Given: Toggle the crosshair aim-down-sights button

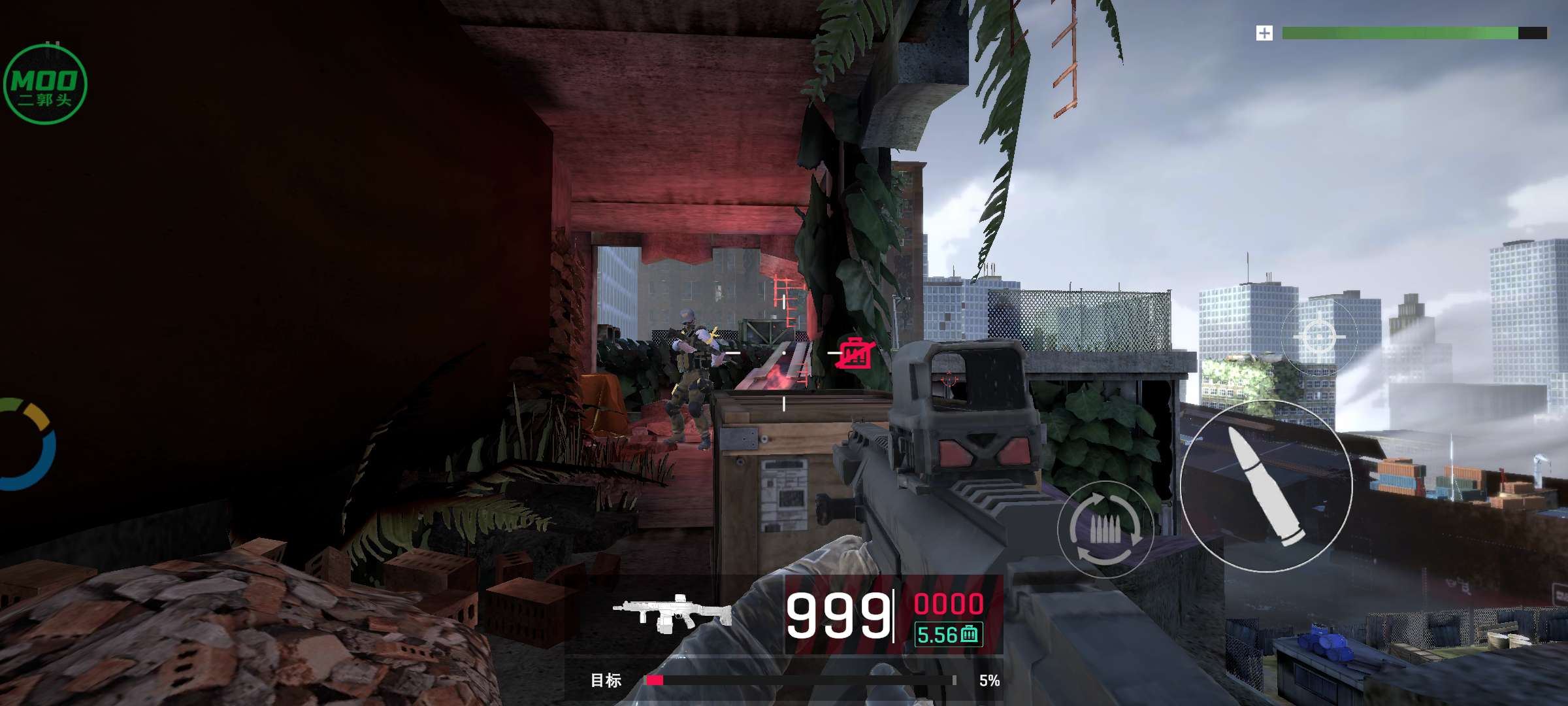Looking at the screenshot, I should 1318,337.
